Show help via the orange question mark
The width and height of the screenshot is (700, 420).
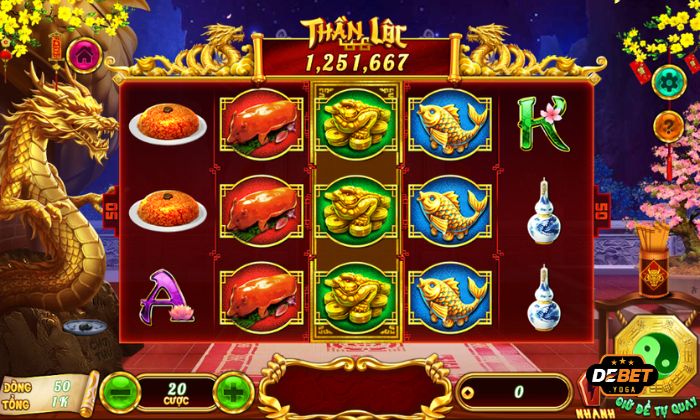665,124
